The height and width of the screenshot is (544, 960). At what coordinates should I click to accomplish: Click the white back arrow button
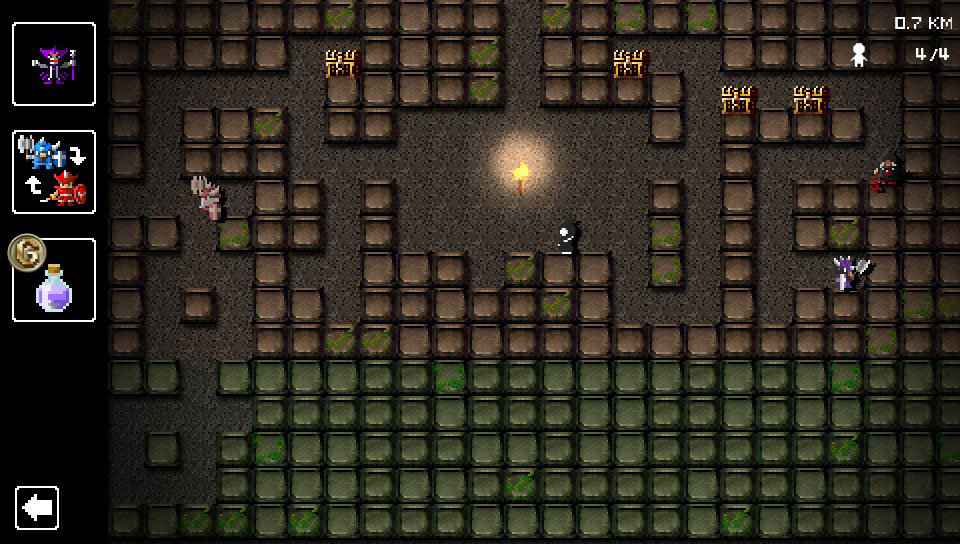38,508
